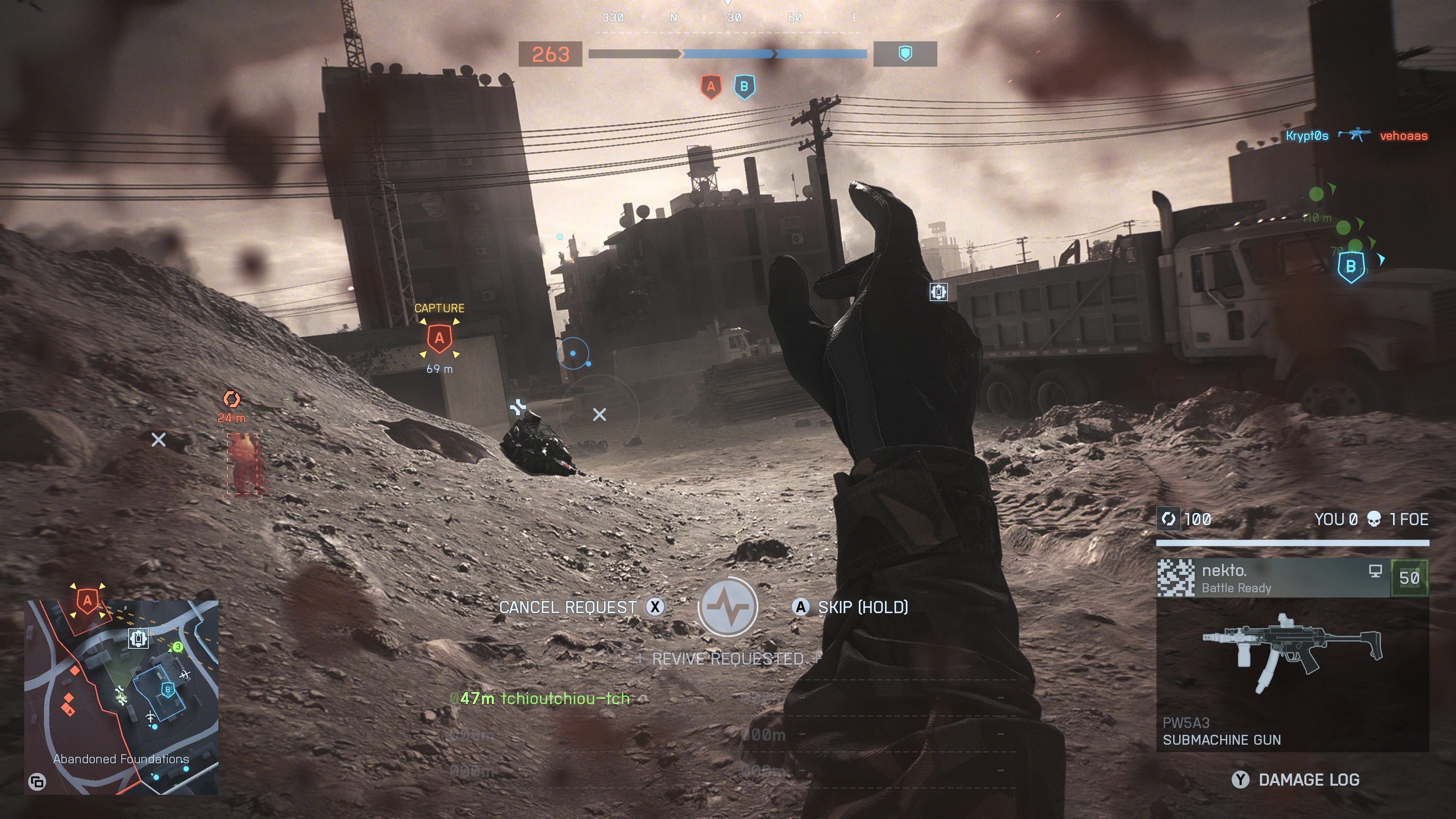Select nearby medic tchioutchiou-tch row
This screenshot has width=1456, height=819.
point(540,698)
